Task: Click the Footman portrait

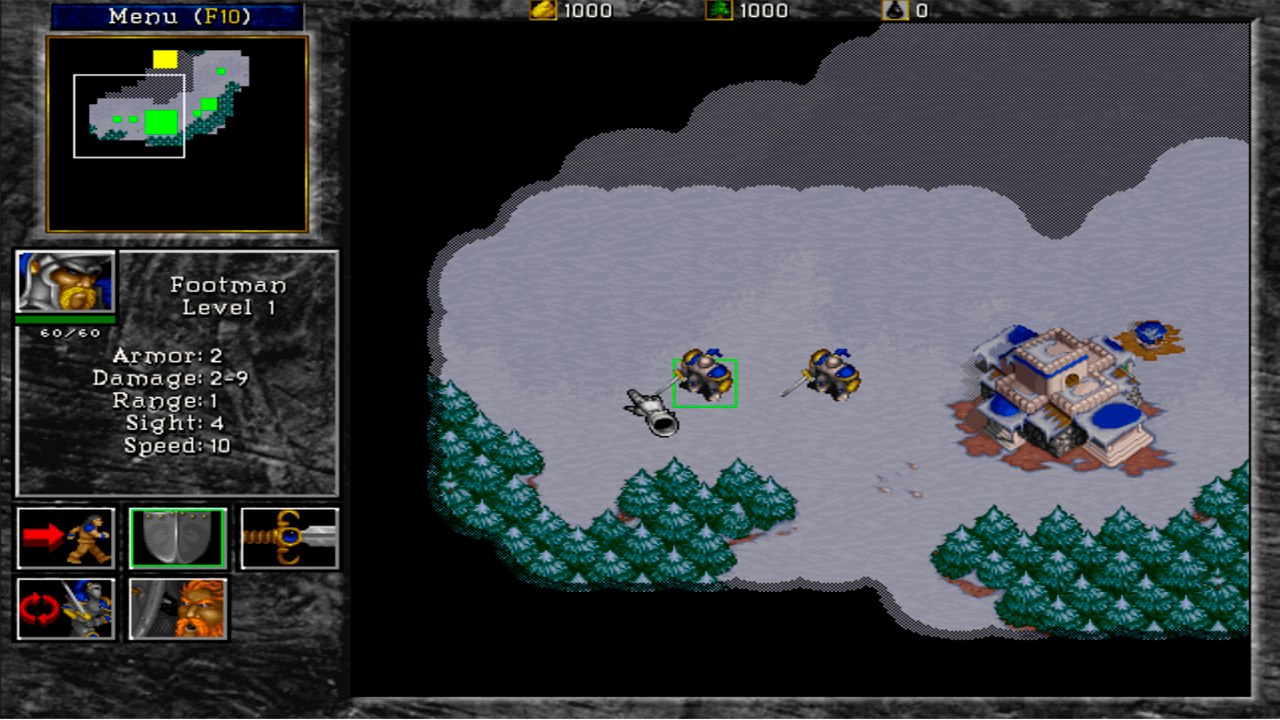Action: (65, 283)
